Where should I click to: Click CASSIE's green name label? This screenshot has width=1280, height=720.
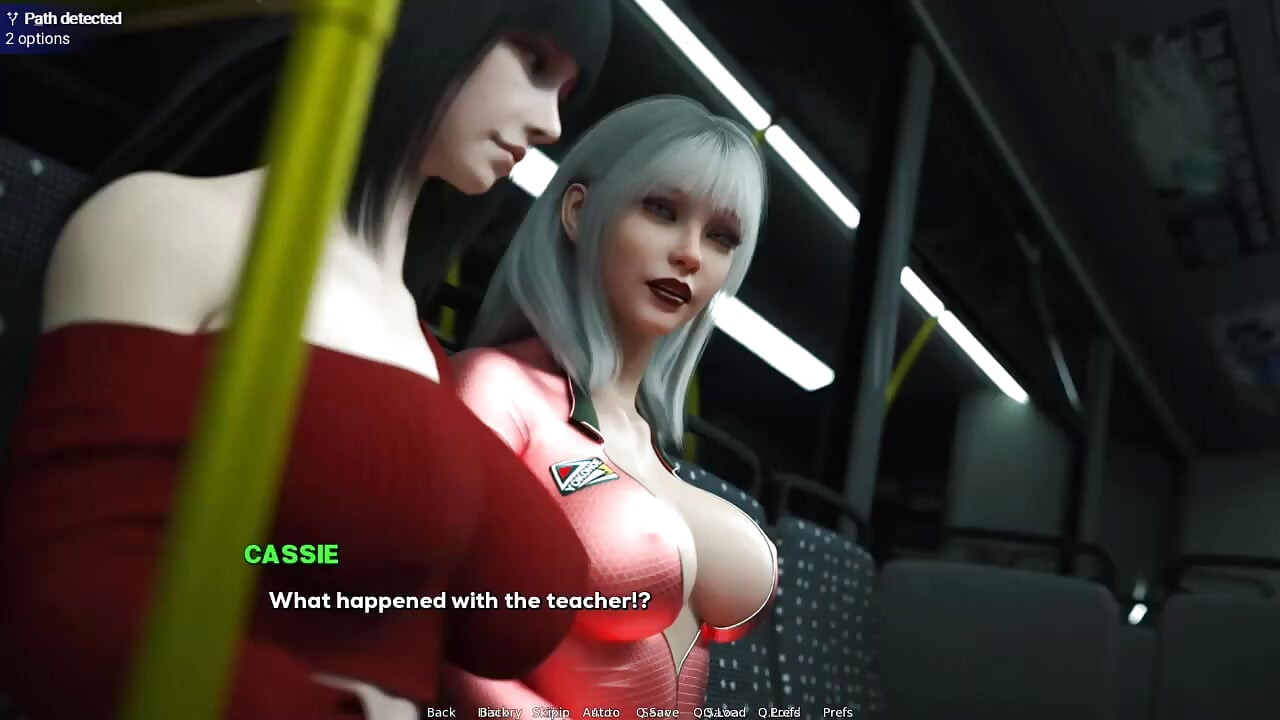click(291, 555)
